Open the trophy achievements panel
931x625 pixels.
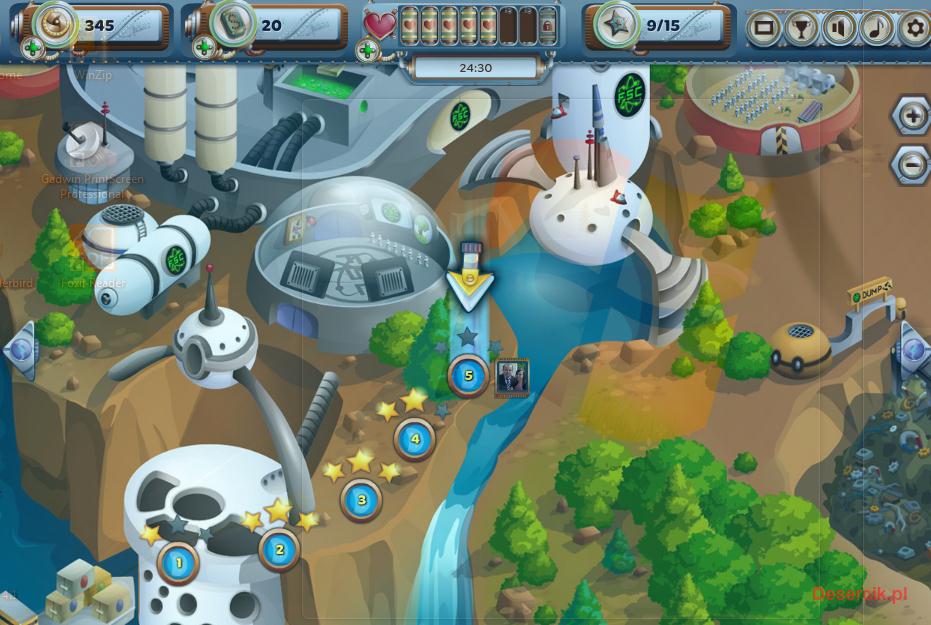801,28
